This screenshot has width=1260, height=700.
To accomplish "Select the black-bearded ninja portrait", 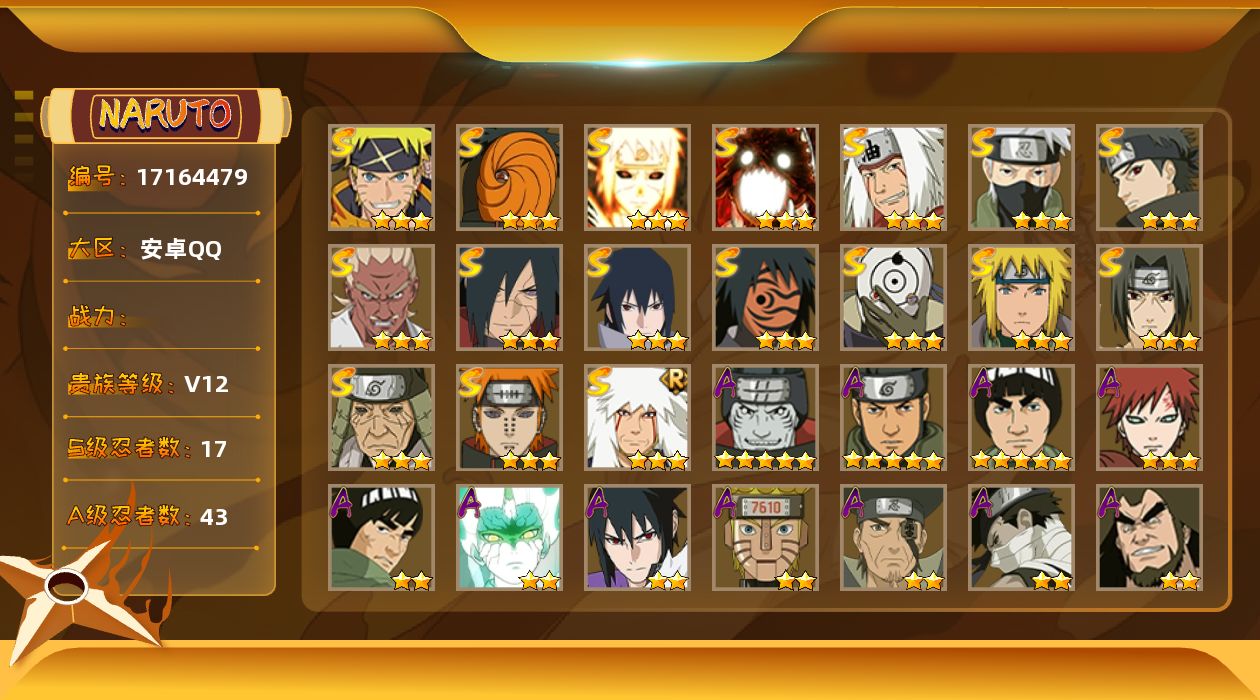I will [1149, 537].
